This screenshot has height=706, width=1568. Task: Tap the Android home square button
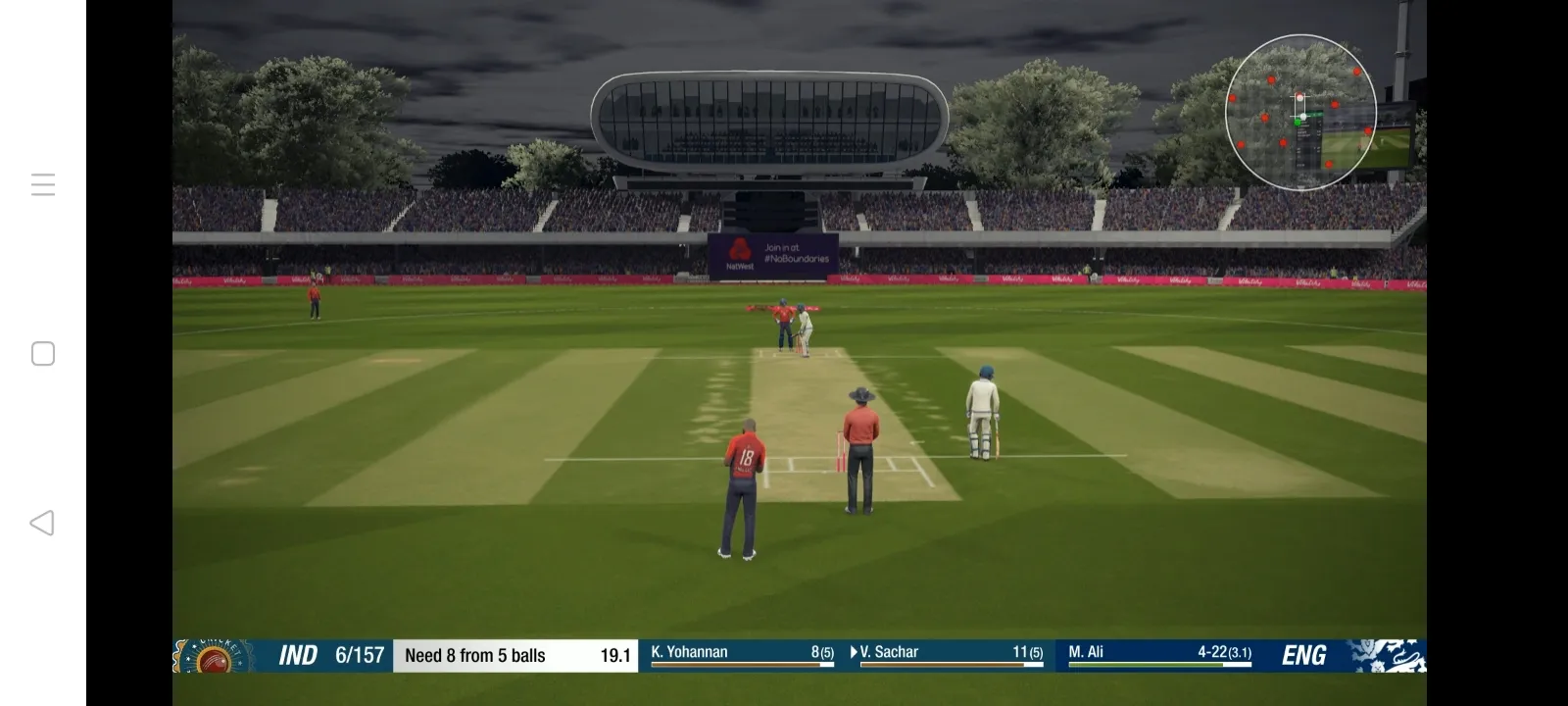tap(43, 354)
